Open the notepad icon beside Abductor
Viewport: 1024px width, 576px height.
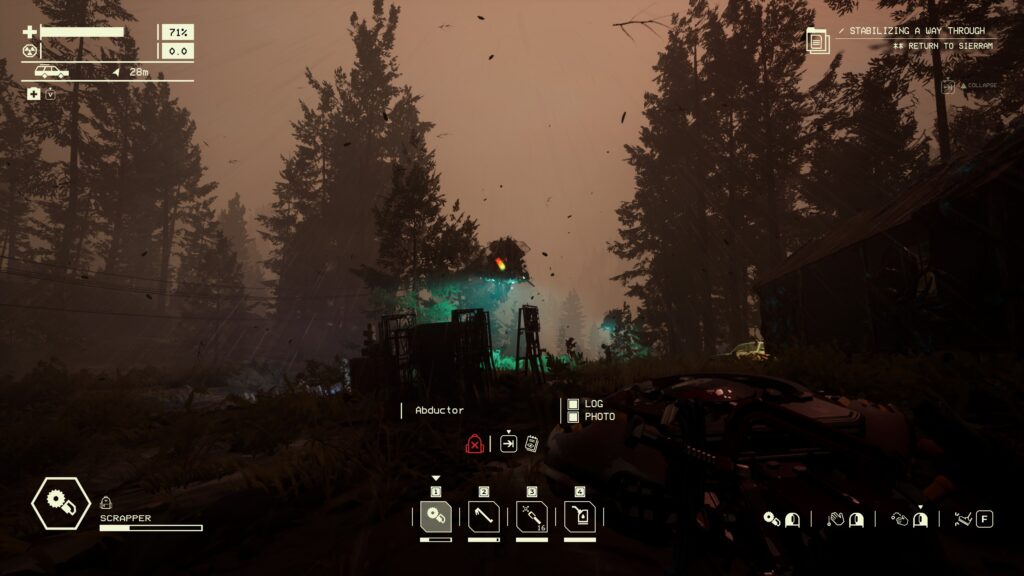pos(532,443)
